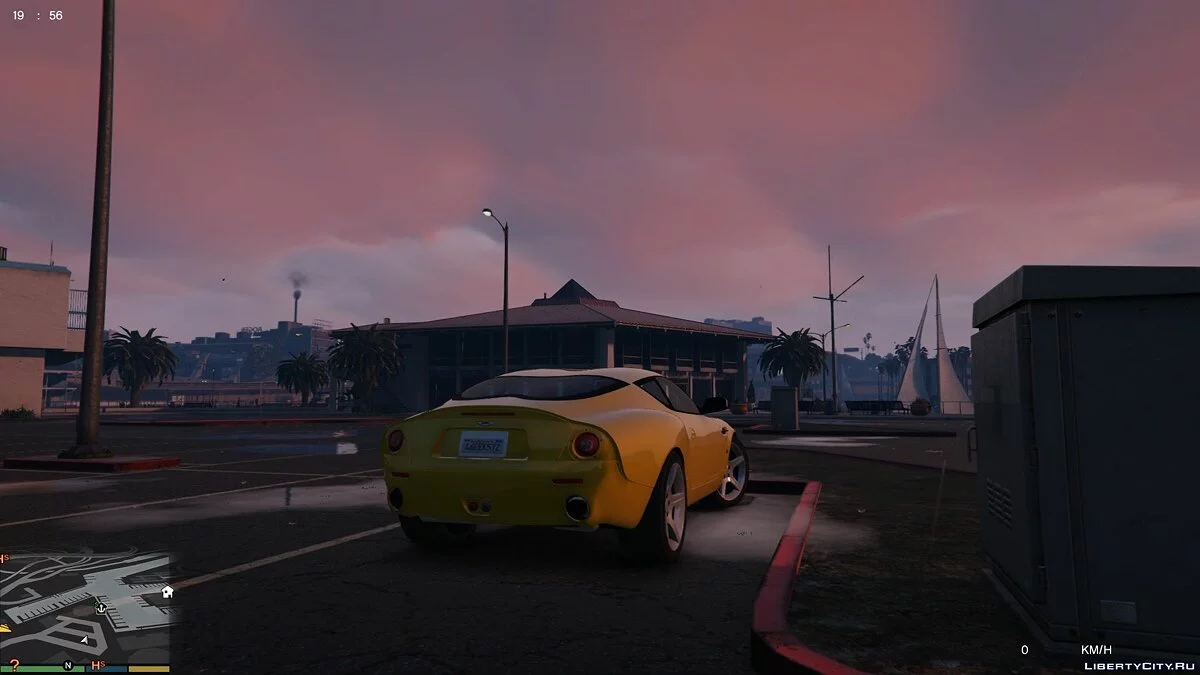Click the north compass indicator on minimap
This screenshot has height=675, width=1200.
[68, 665]
